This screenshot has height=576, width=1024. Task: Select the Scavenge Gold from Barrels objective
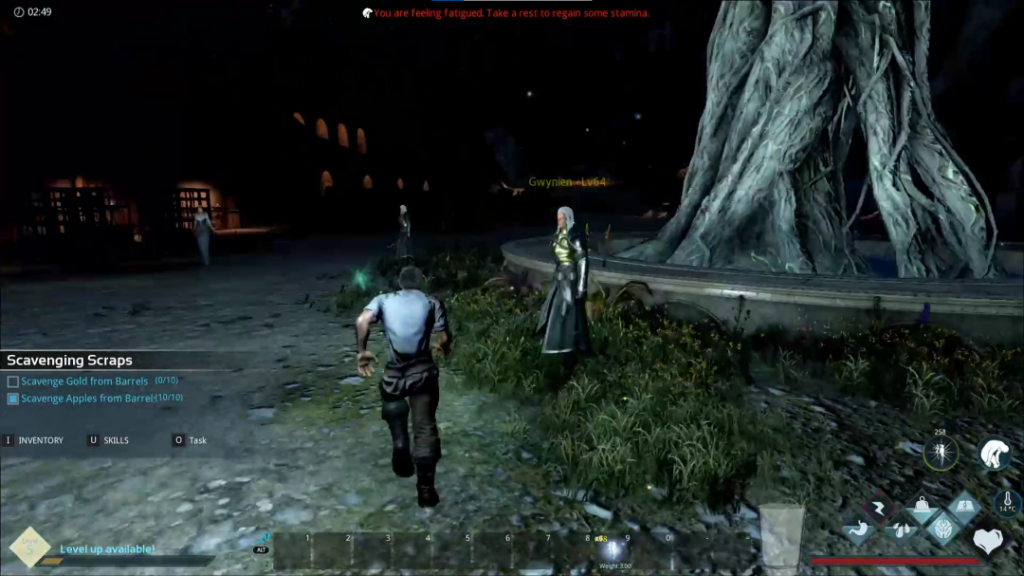point(84,381)
